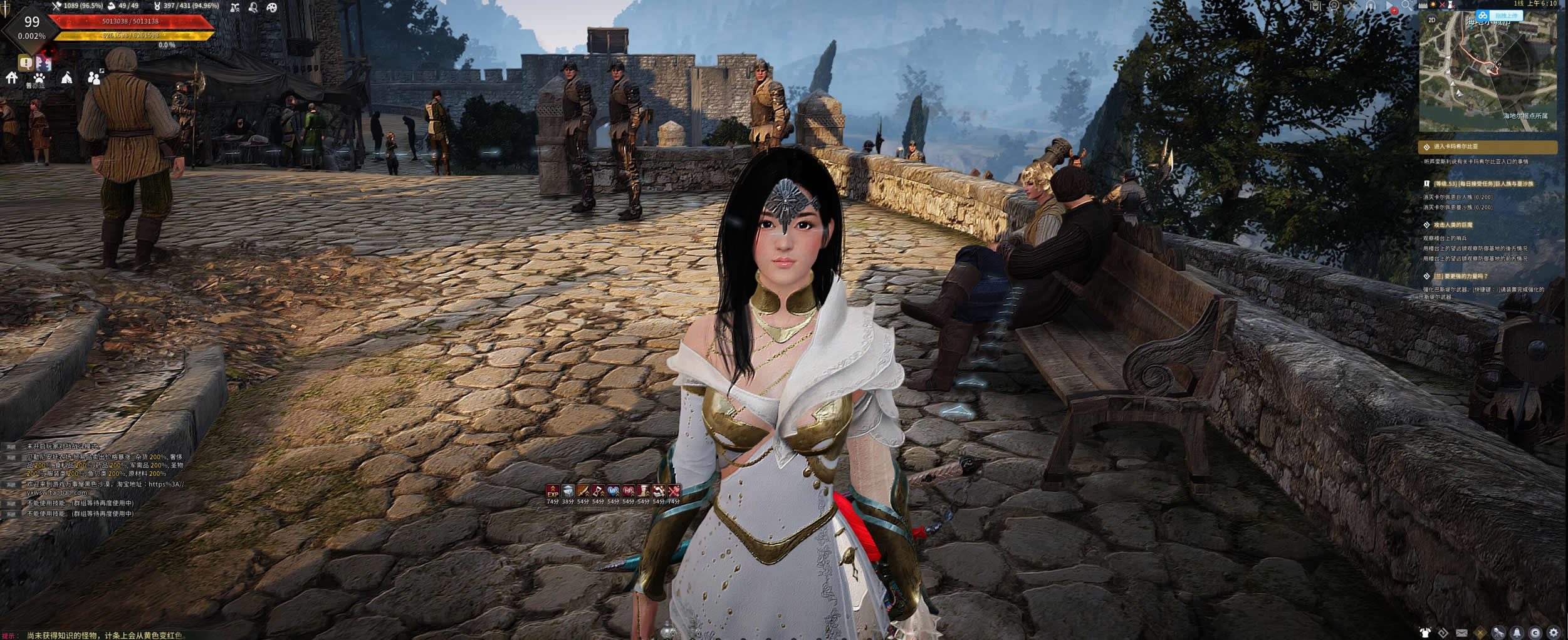
Task: Open the painter's palette icon
Action: (272, 8)
